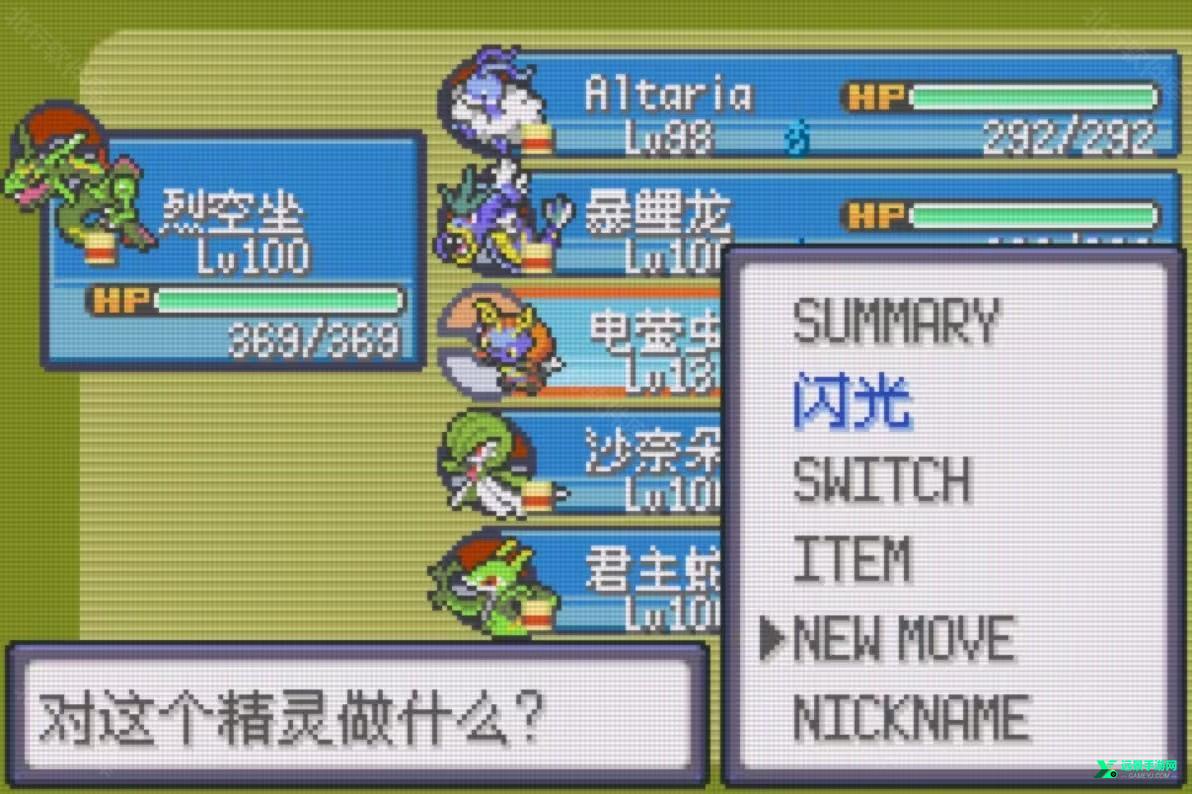Select SWITCH in the action menu

click(x=882, y=480)
